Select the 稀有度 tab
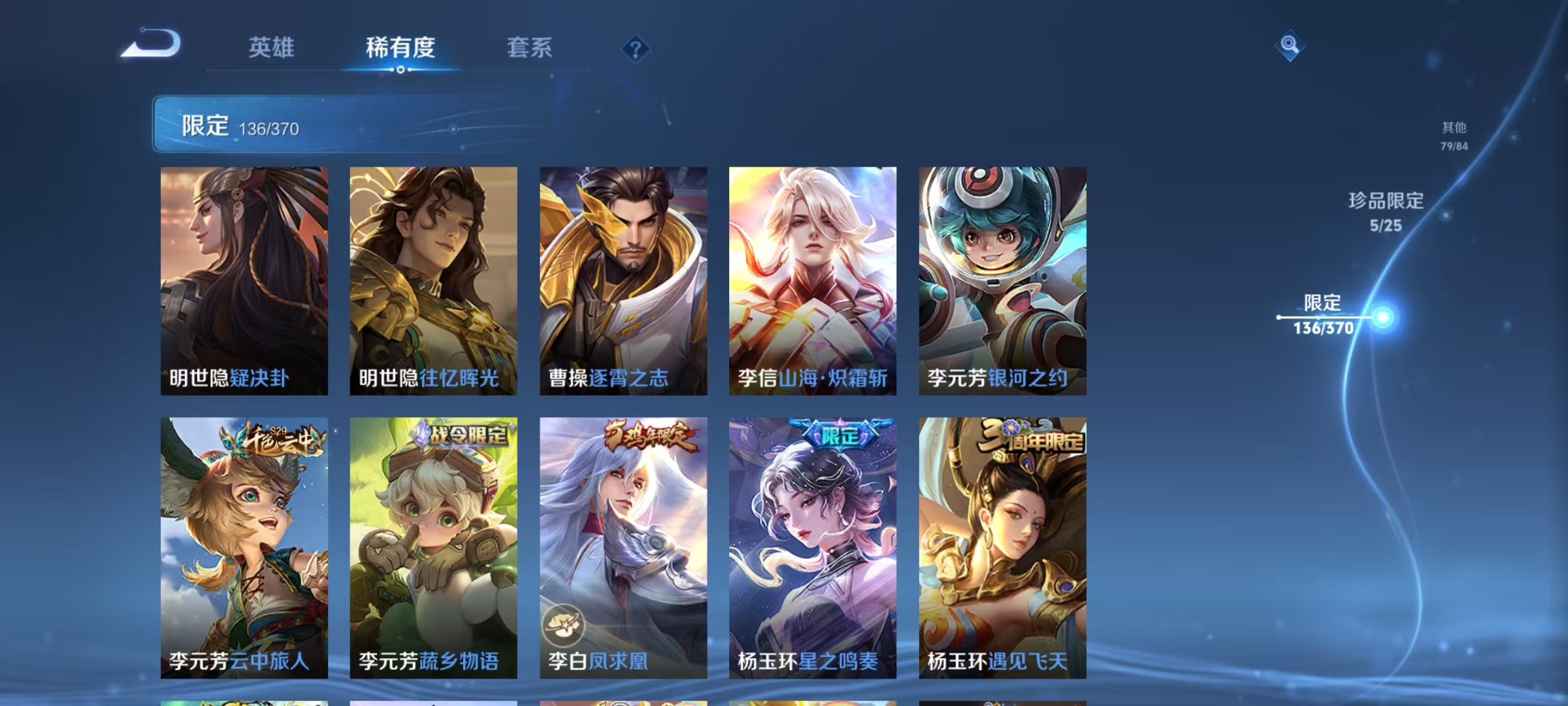1568x706 pixels. click(400, 47)
